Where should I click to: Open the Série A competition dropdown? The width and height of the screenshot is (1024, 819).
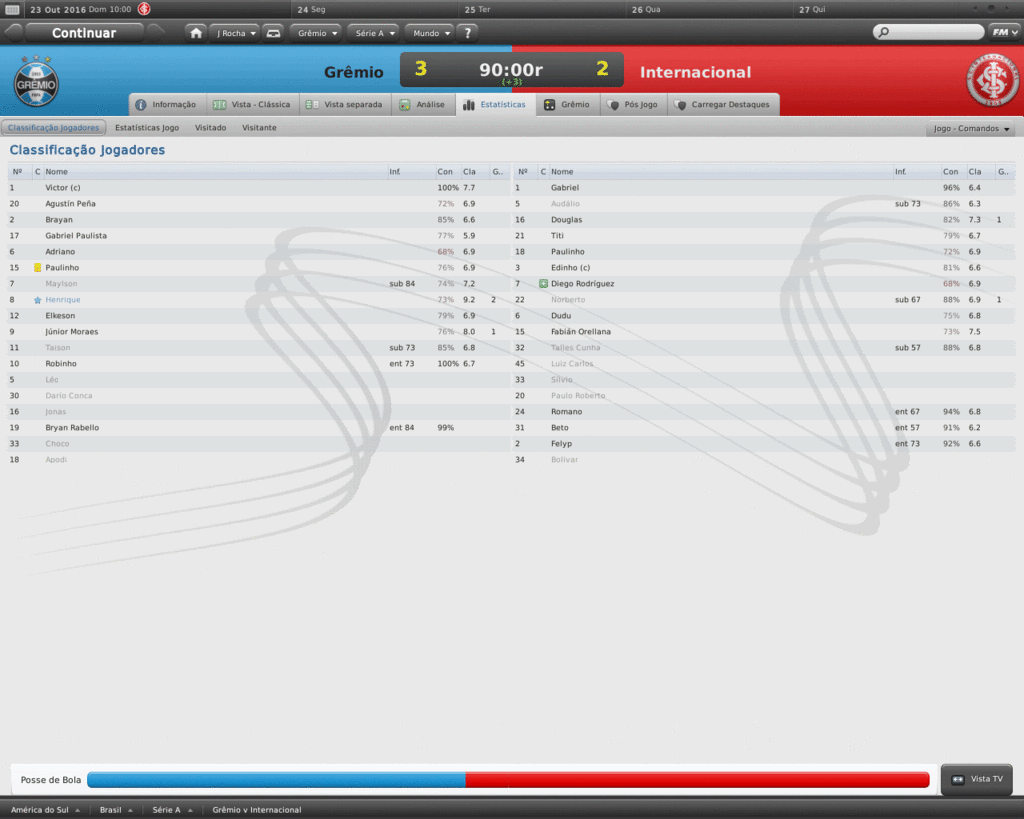point(374,33)
